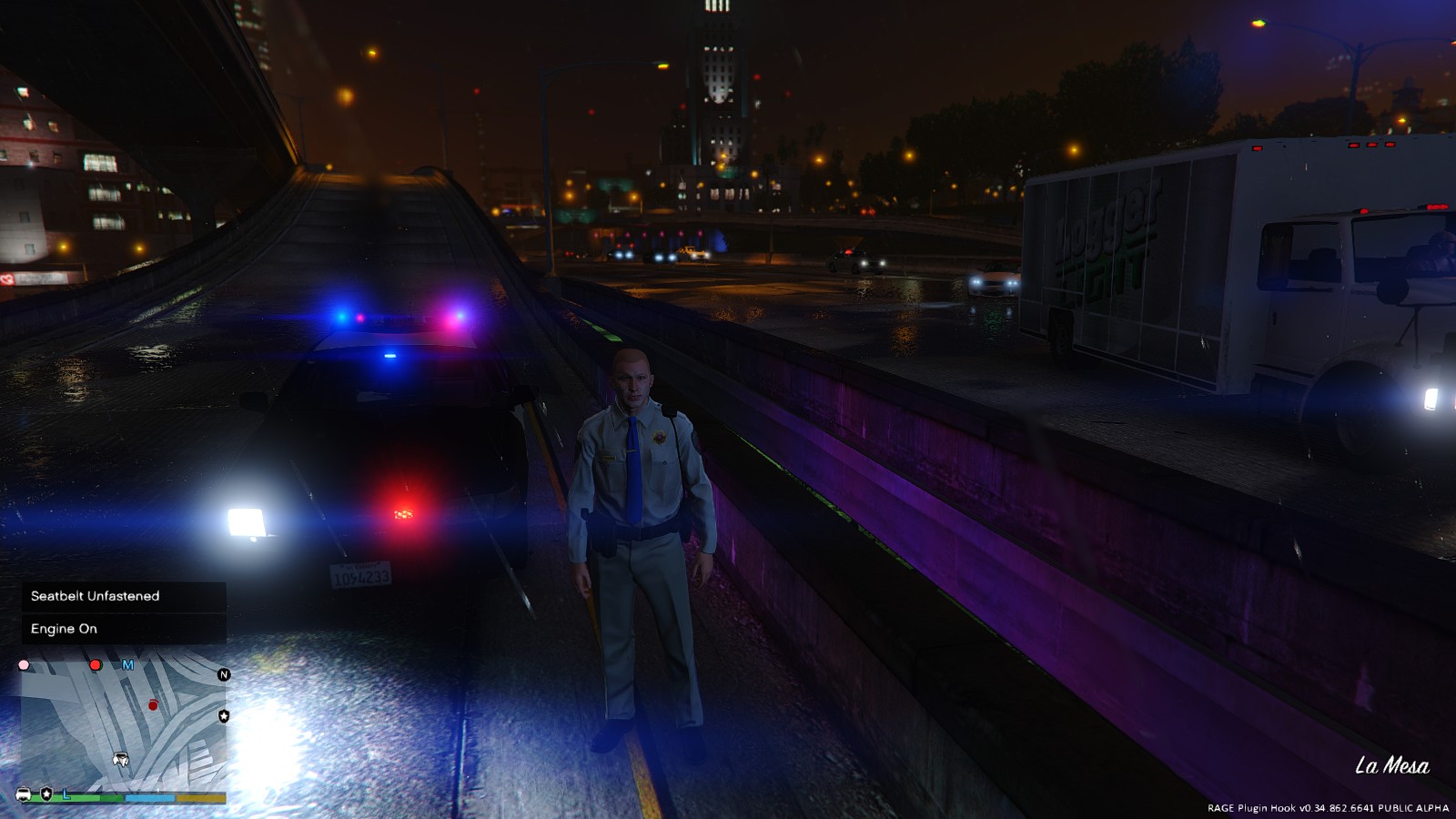Click the police badge beside the car icon
The height and width of the screenshot is (819, 1456).
[x=46, y=794]
